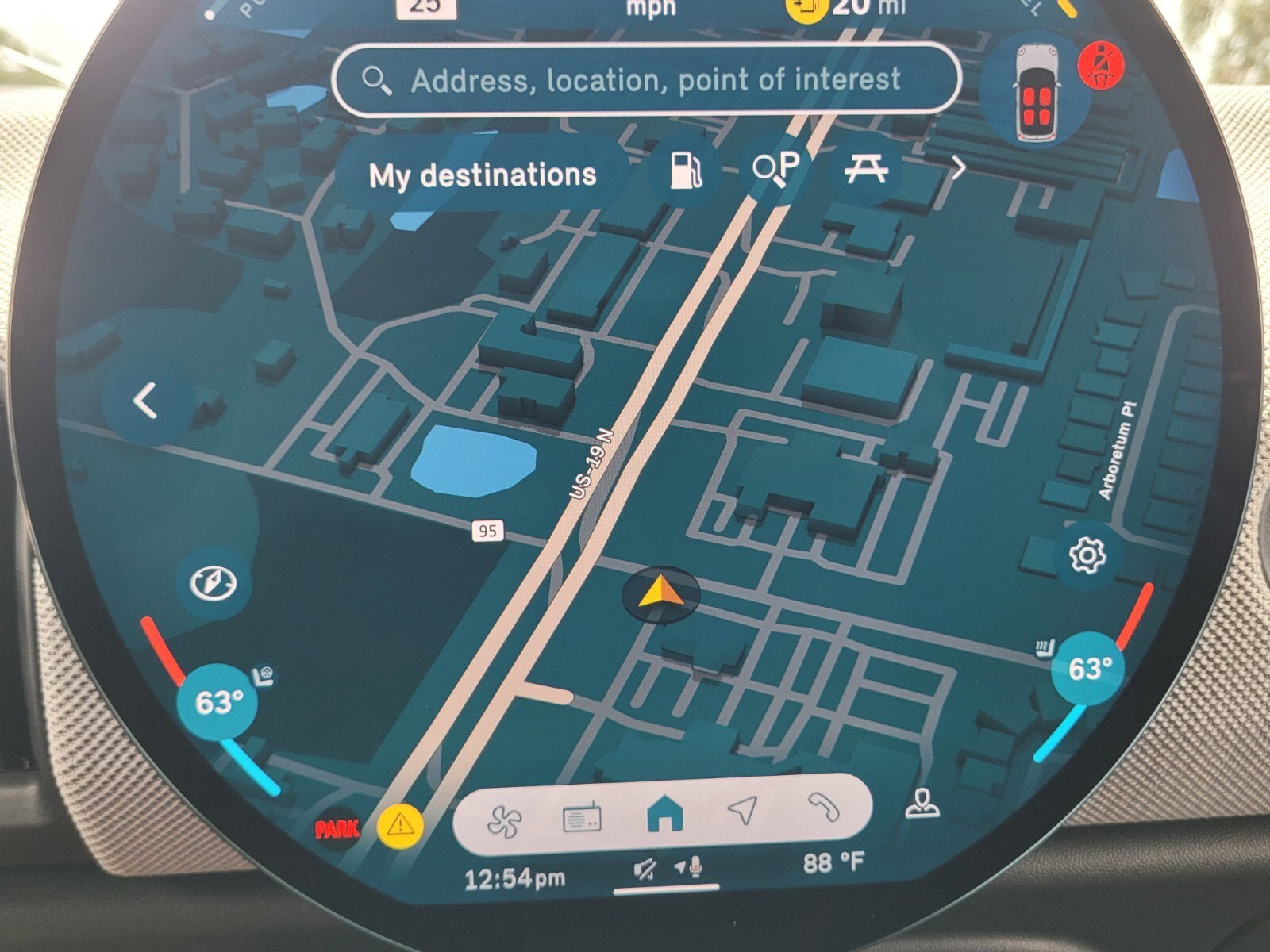
Task: Tap the address search field
Action: coord(647,80)
